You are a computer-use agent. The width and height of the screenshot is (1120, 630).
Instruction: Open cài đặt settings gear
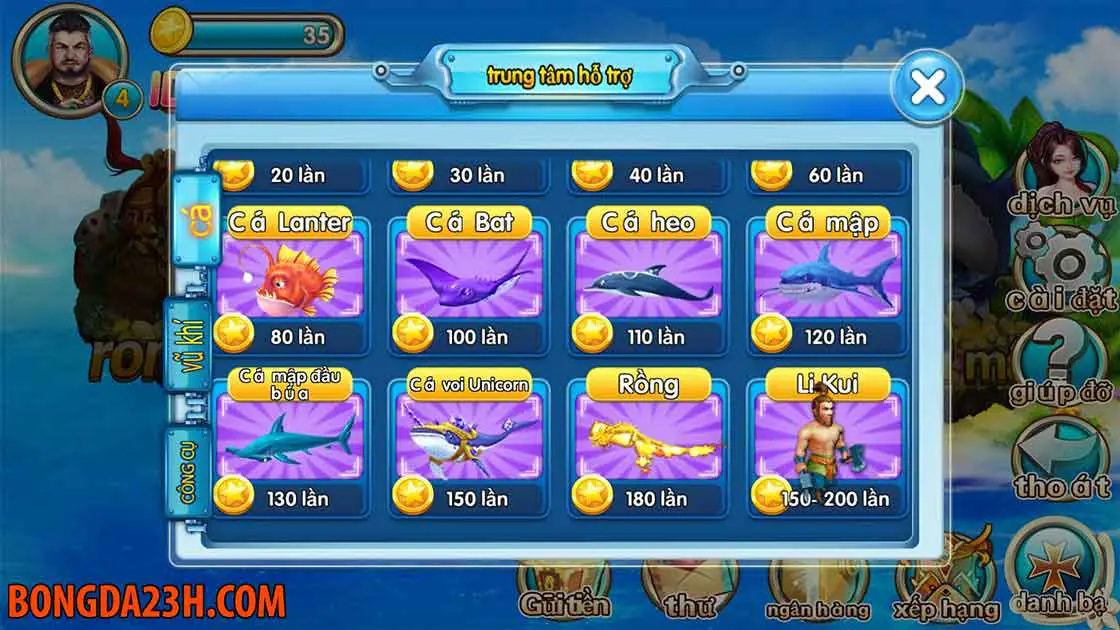click(1060, 265)
